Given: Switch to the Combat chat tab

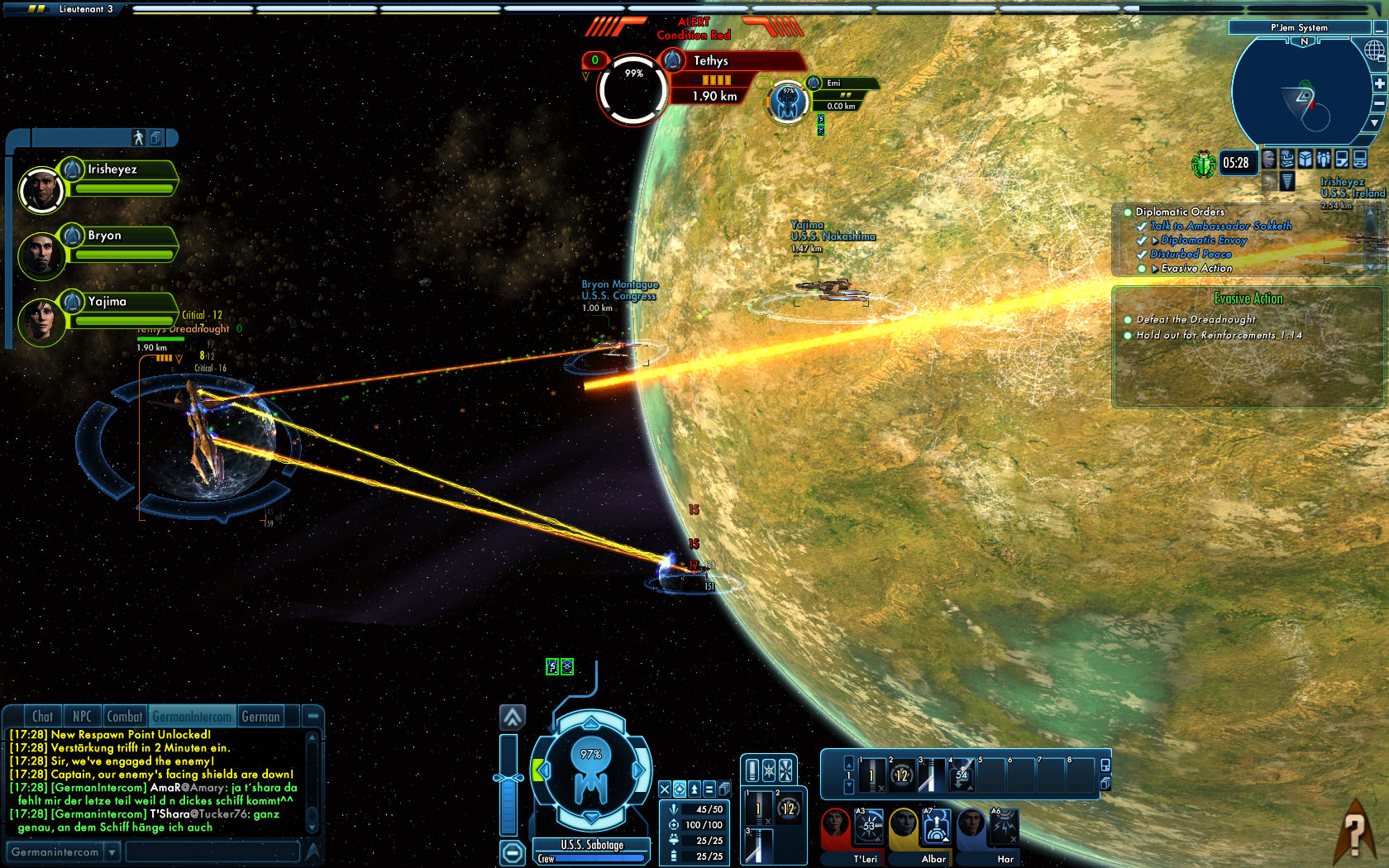Looking at the screenshot, I should coord(124,717).
